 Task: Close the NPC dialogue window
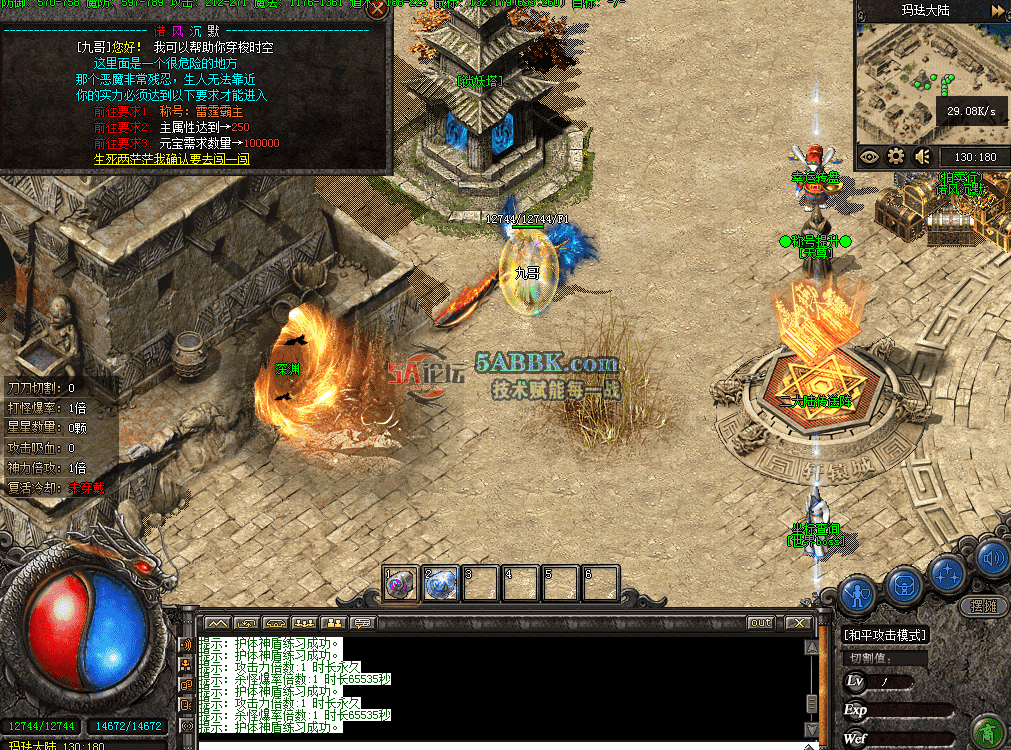coord(377,11)
